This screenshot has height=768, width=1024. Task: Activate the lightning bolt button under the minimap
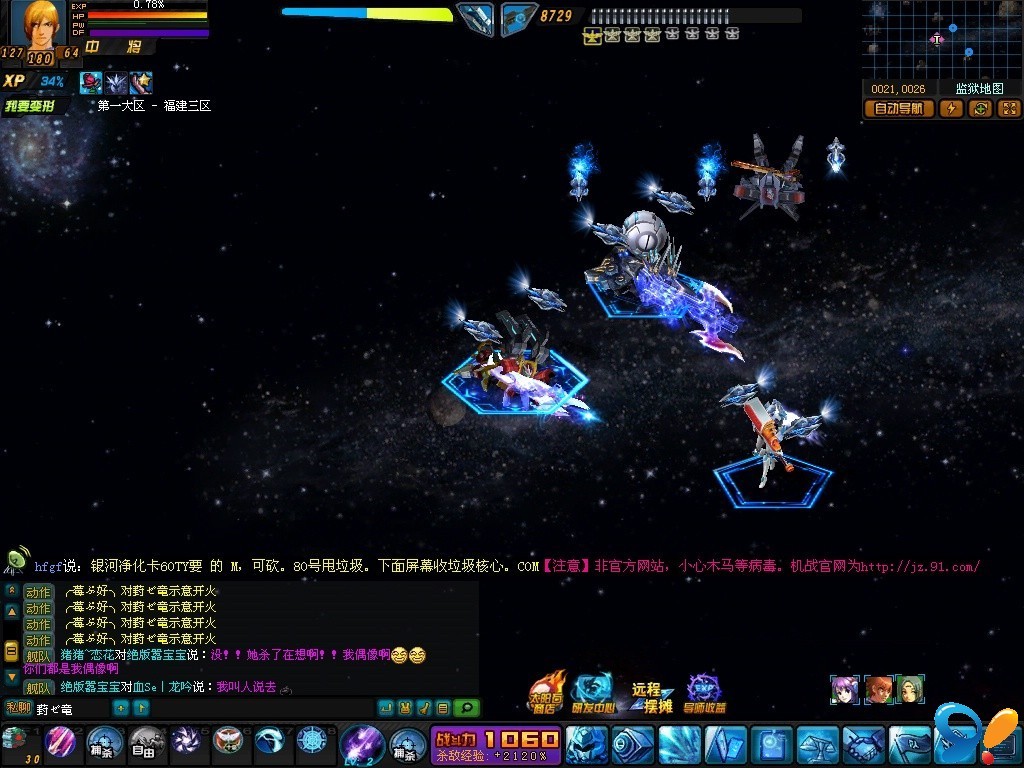951,109
